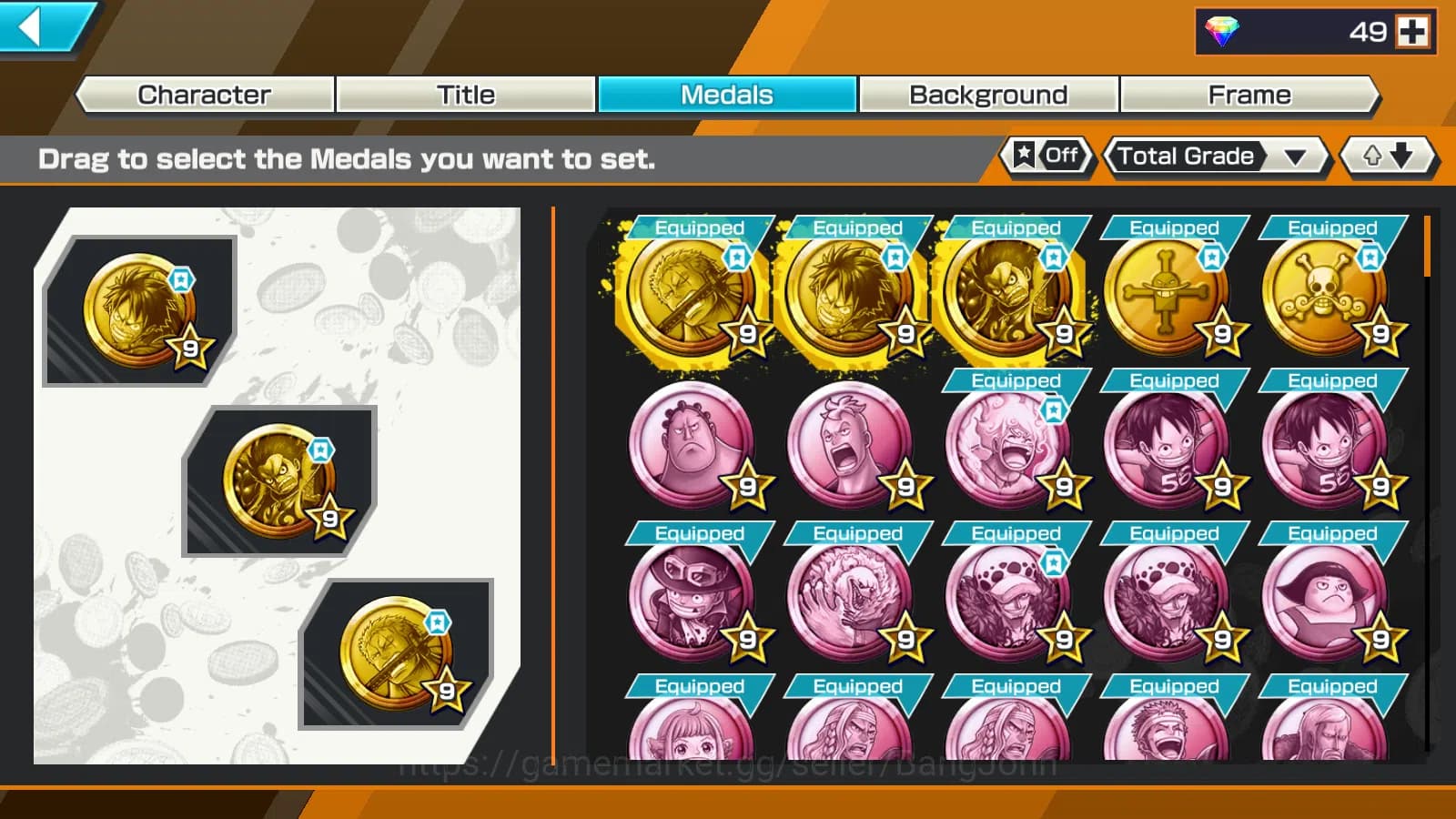Viewport: 1456px width, 819px height.
Task: Click the skull and crossbones gold medal
Action: pos(1329,291)
